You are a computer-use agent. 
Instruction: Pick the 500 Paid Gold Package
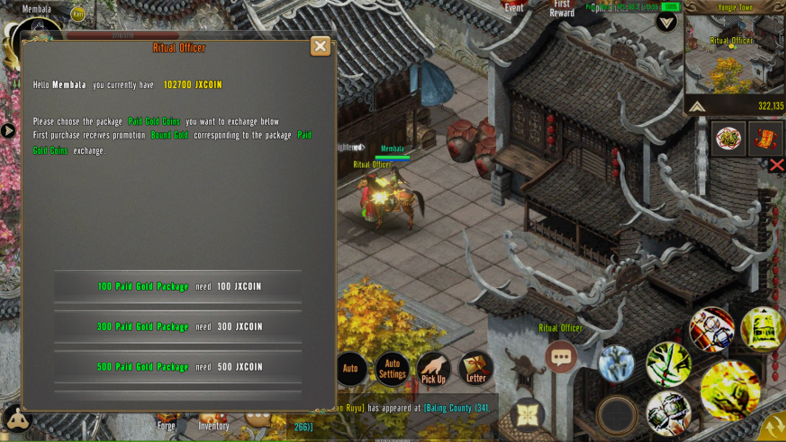(x=178, y=367)
